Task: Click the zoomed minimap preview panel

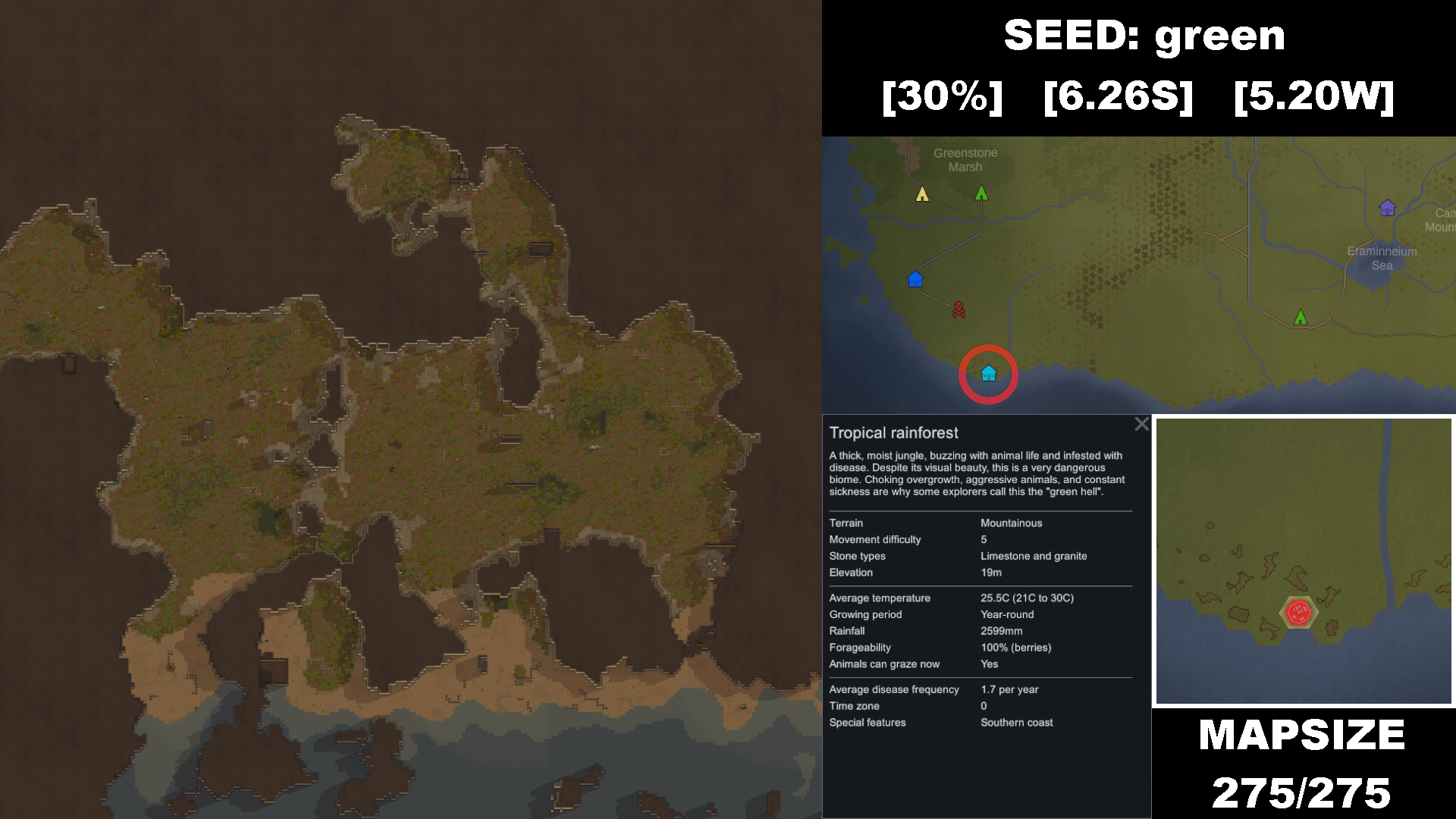Action: click(1301, 561)
